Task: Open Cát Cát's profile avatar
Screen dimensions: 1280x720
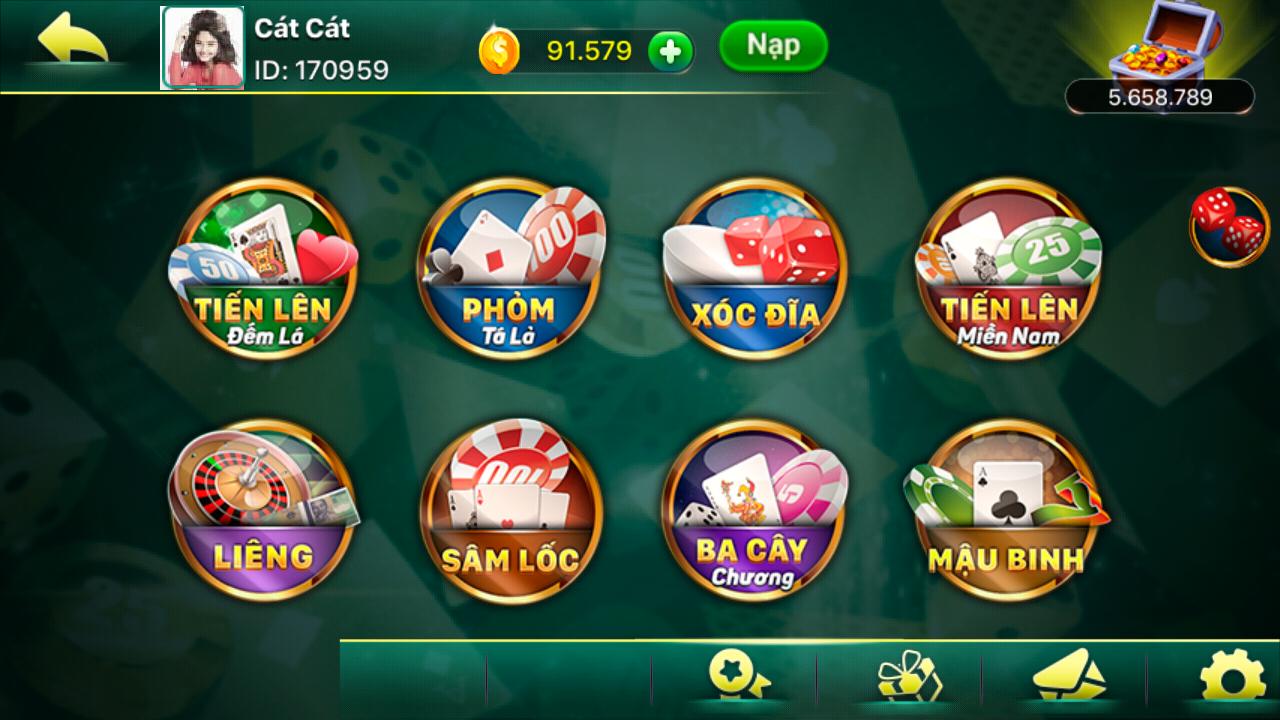Action: [x=201, y=48]
